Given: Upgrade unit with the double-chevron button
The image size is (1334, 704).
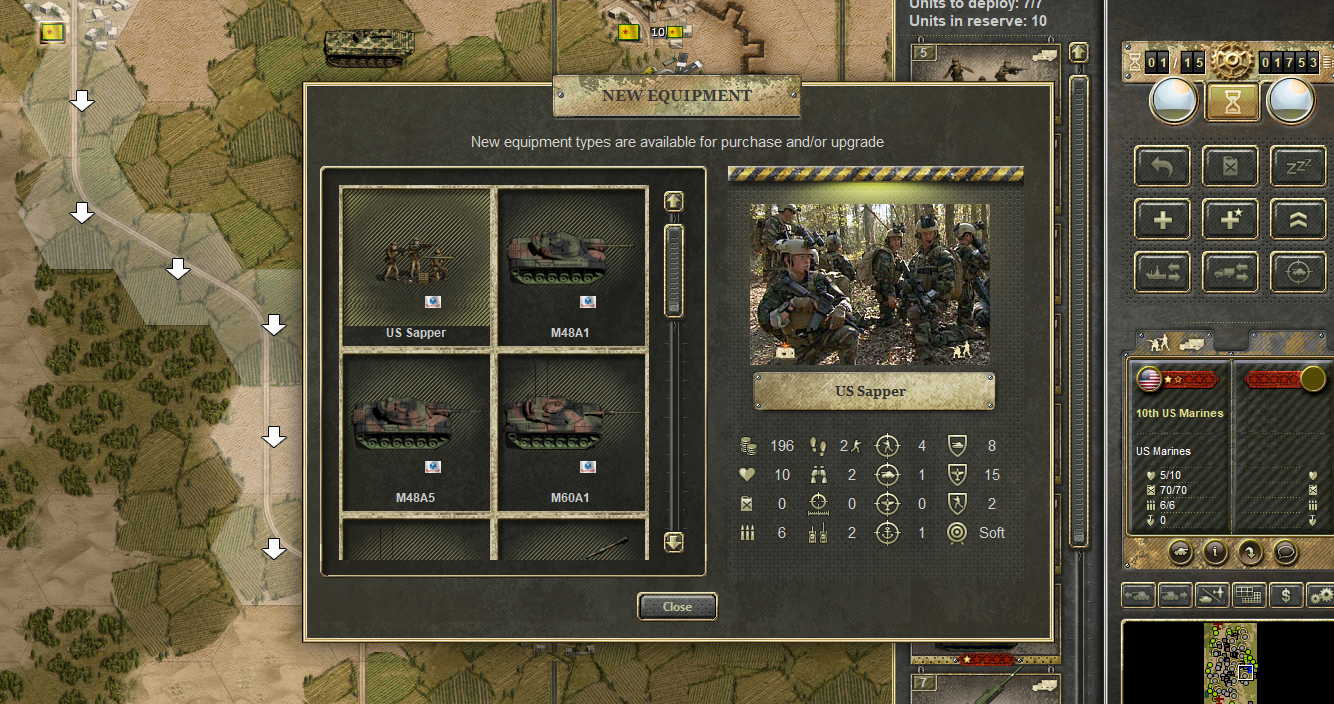Looking at the screenshot, I should click(x=1297, y=220).
